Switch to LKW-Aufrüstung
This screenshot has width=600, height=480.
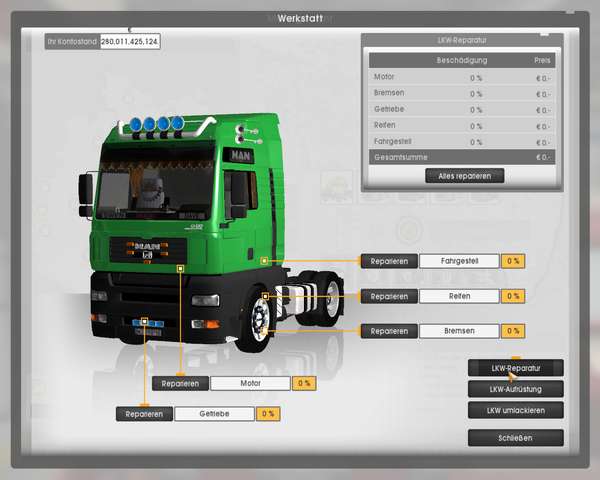515,389
